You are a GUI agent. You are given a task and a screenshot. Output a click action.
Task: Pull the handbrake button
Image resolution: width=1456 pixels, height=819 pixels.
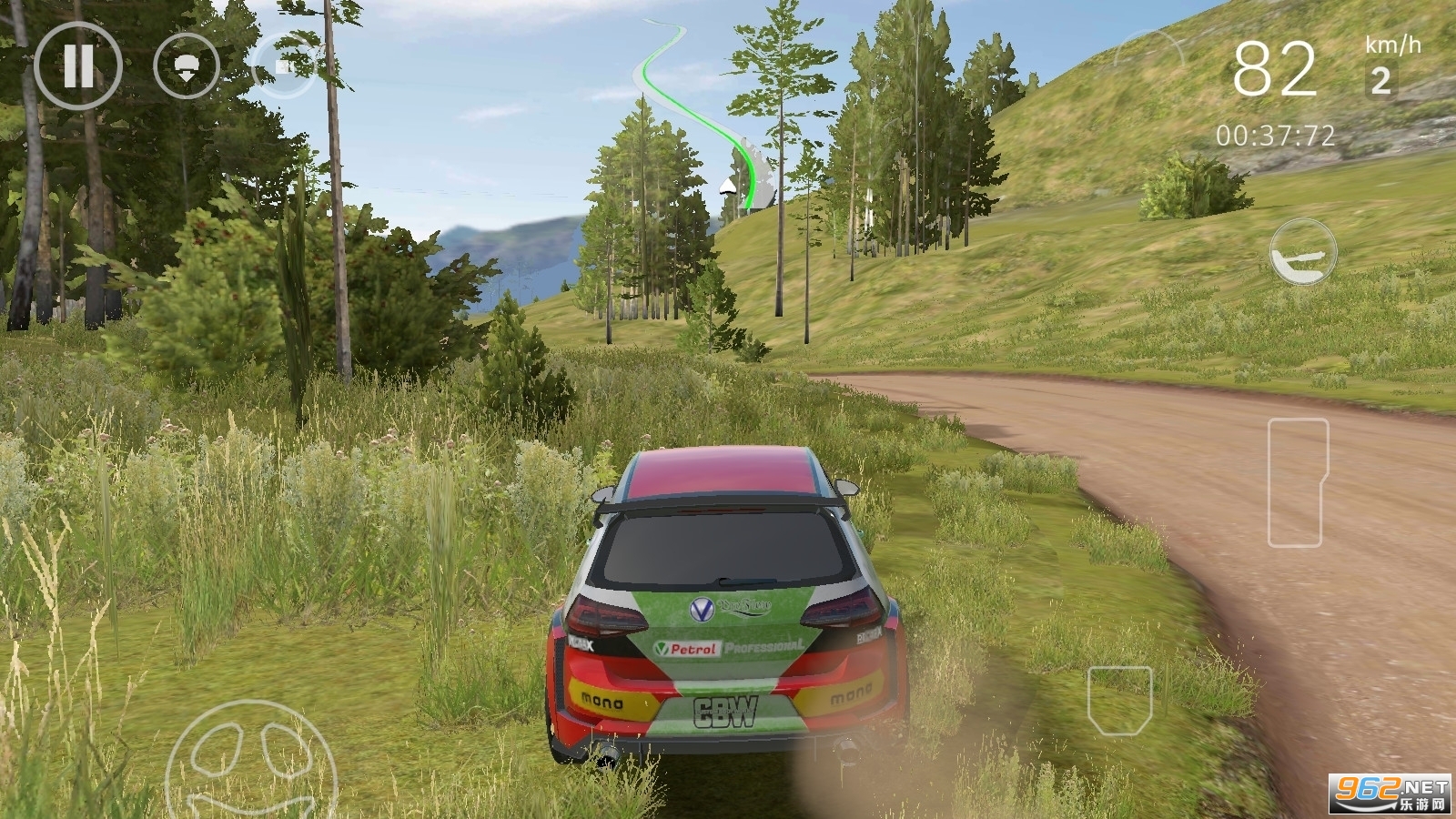coord(1303,252)
